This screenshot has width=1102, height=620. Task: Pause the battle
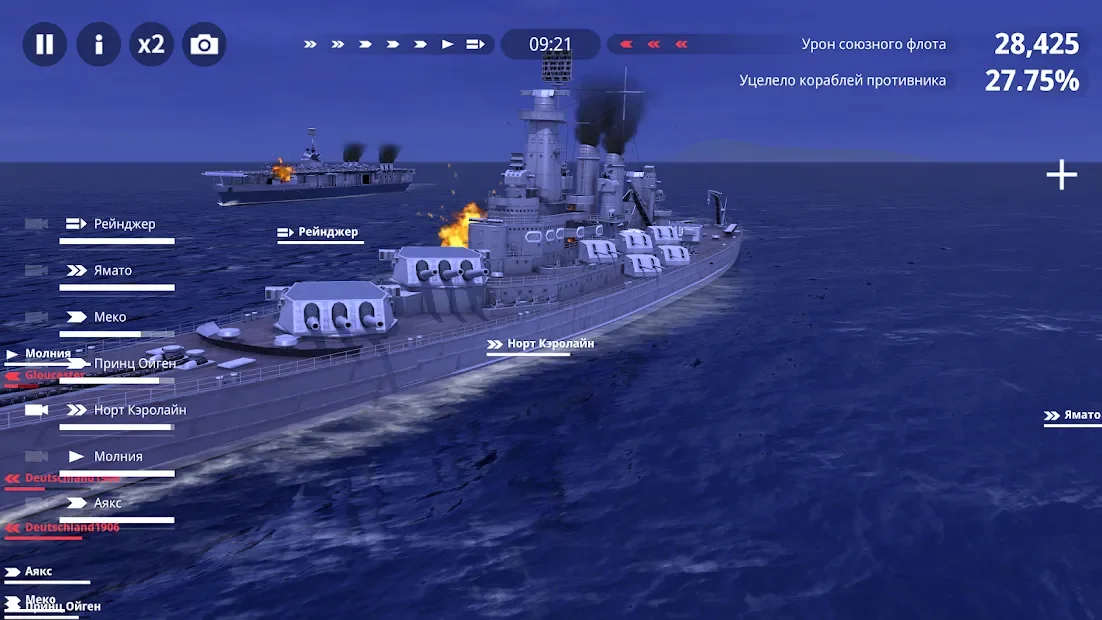point(45,45)
